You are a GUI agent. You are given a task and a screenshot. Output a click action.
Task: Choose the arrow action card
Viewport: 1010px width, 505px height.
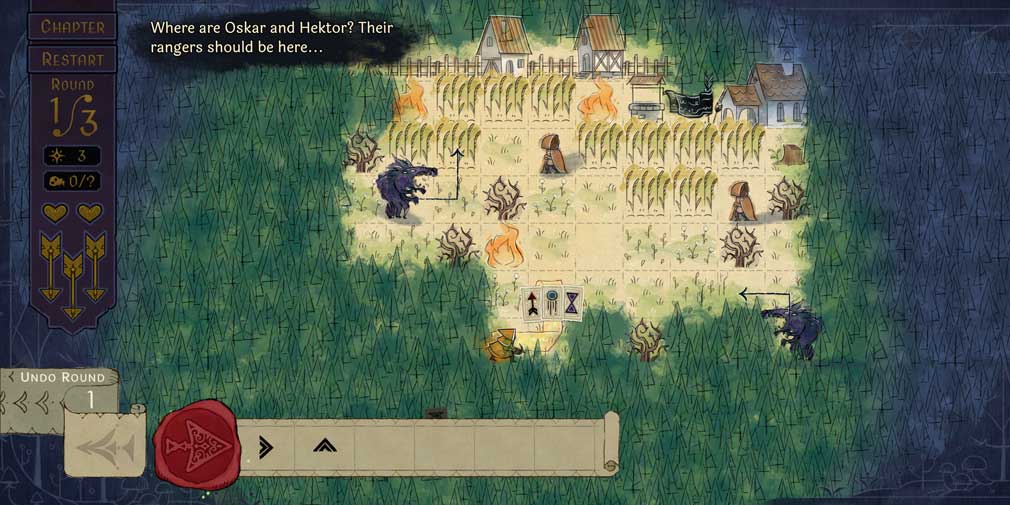point(535,303)
